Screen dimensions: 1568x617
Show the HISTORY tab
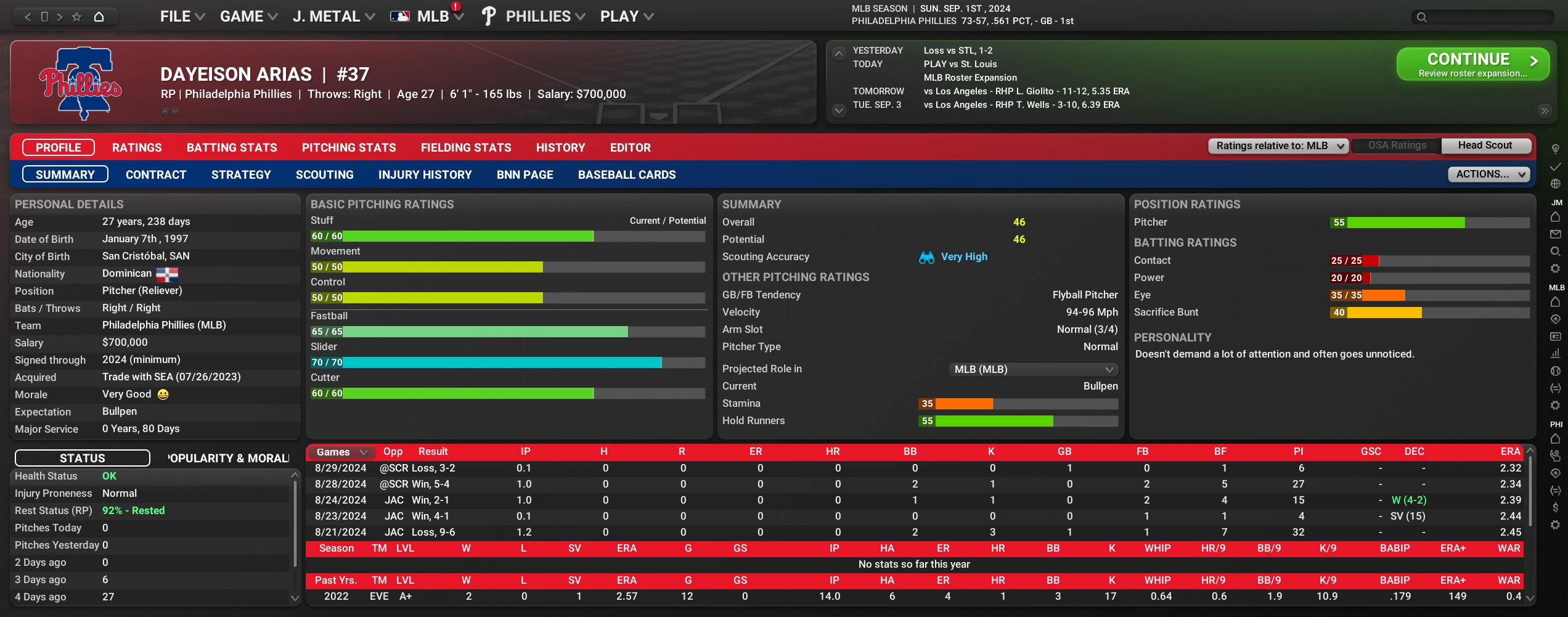(x=560, y=148)
